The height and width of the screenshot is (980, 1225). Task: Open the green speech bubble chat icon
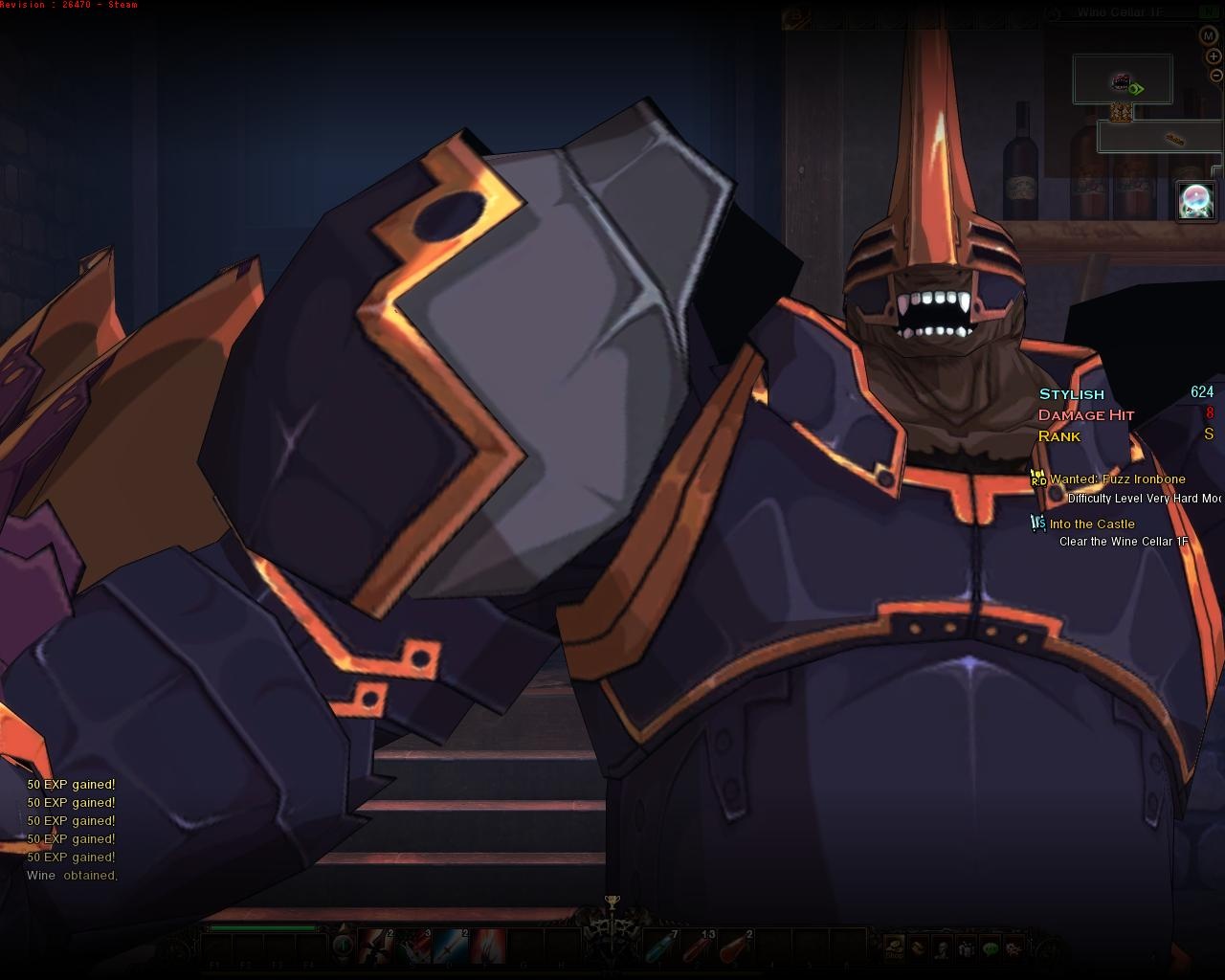(991, 947)
